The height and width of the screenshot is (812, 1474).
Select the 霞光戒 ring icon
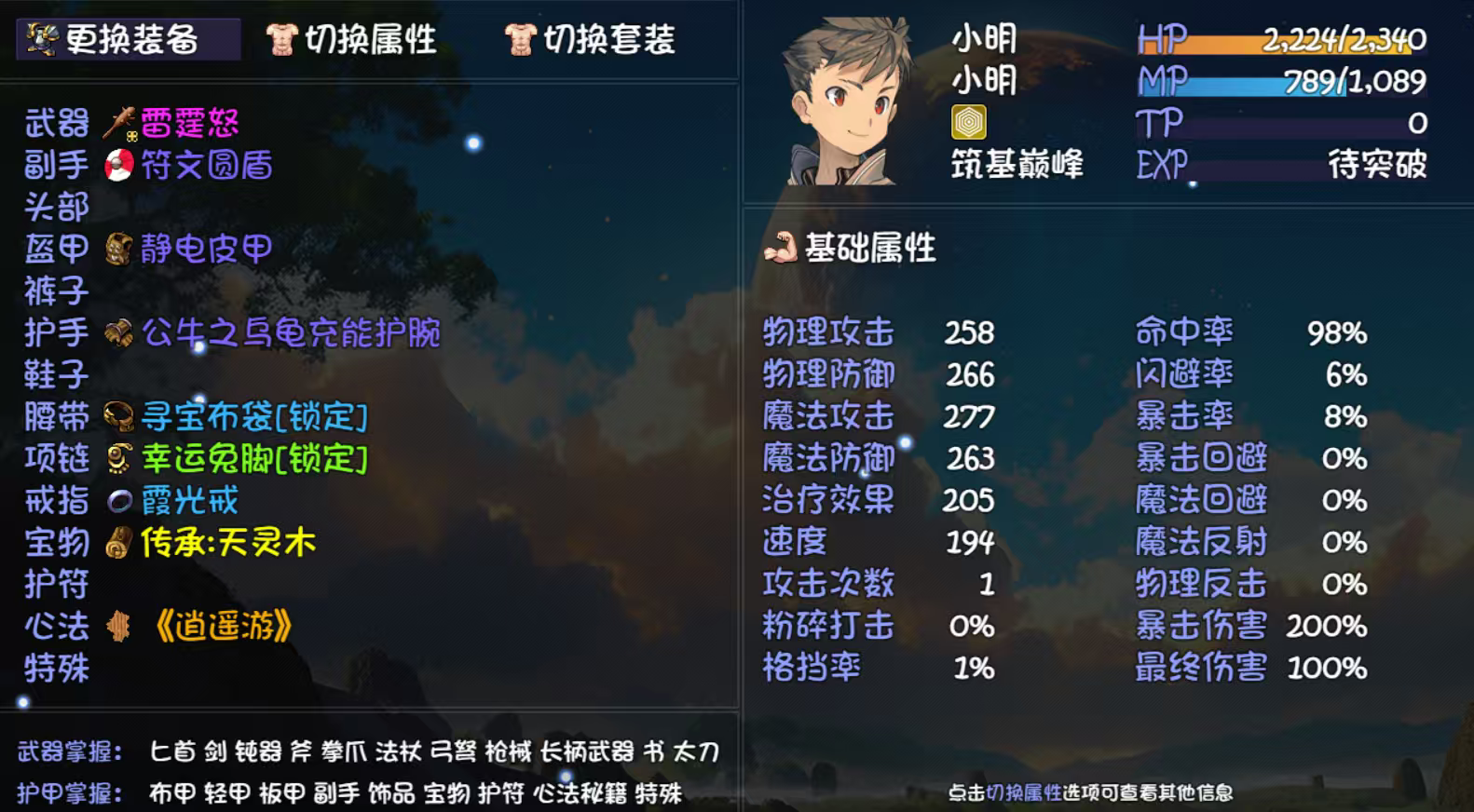coord(117,501)
